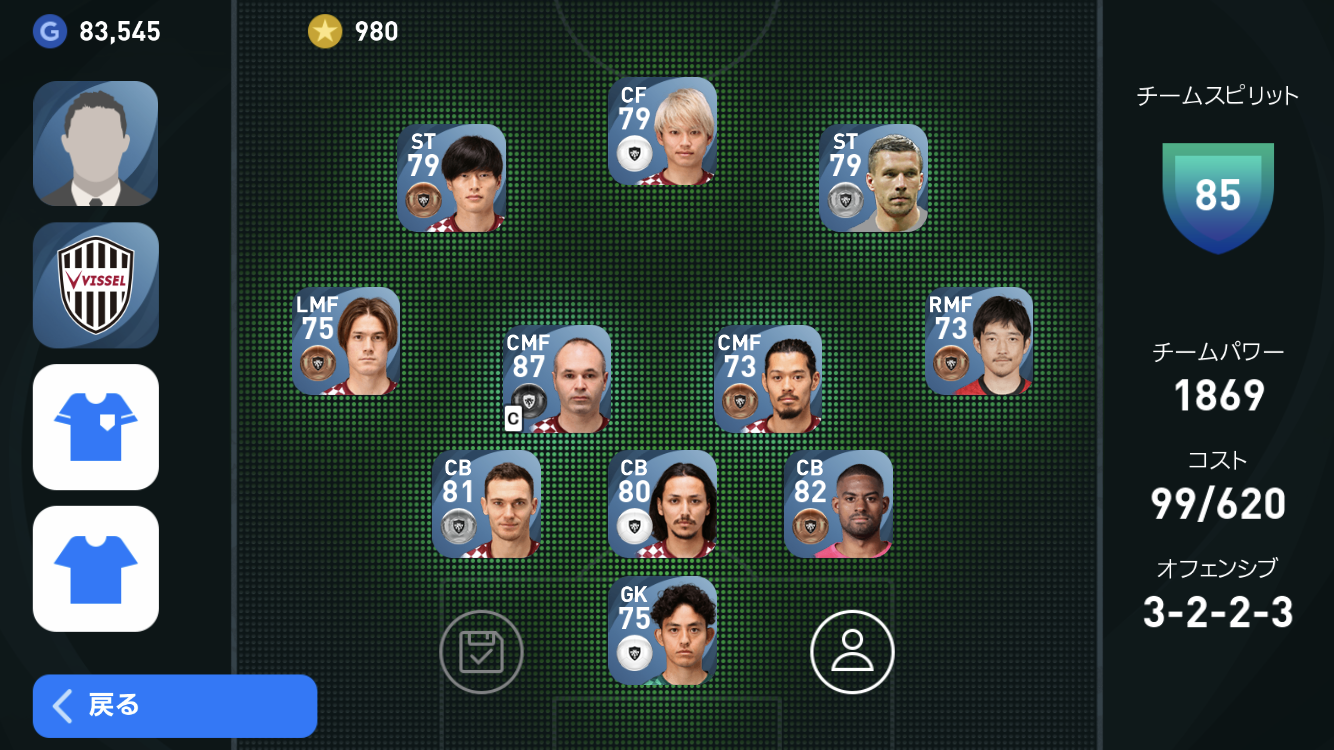Image resolution: width=1334 pixels, height=750 pixels.
Task: Select the GK 75 goalkeeper card
Action: (662, 630)
